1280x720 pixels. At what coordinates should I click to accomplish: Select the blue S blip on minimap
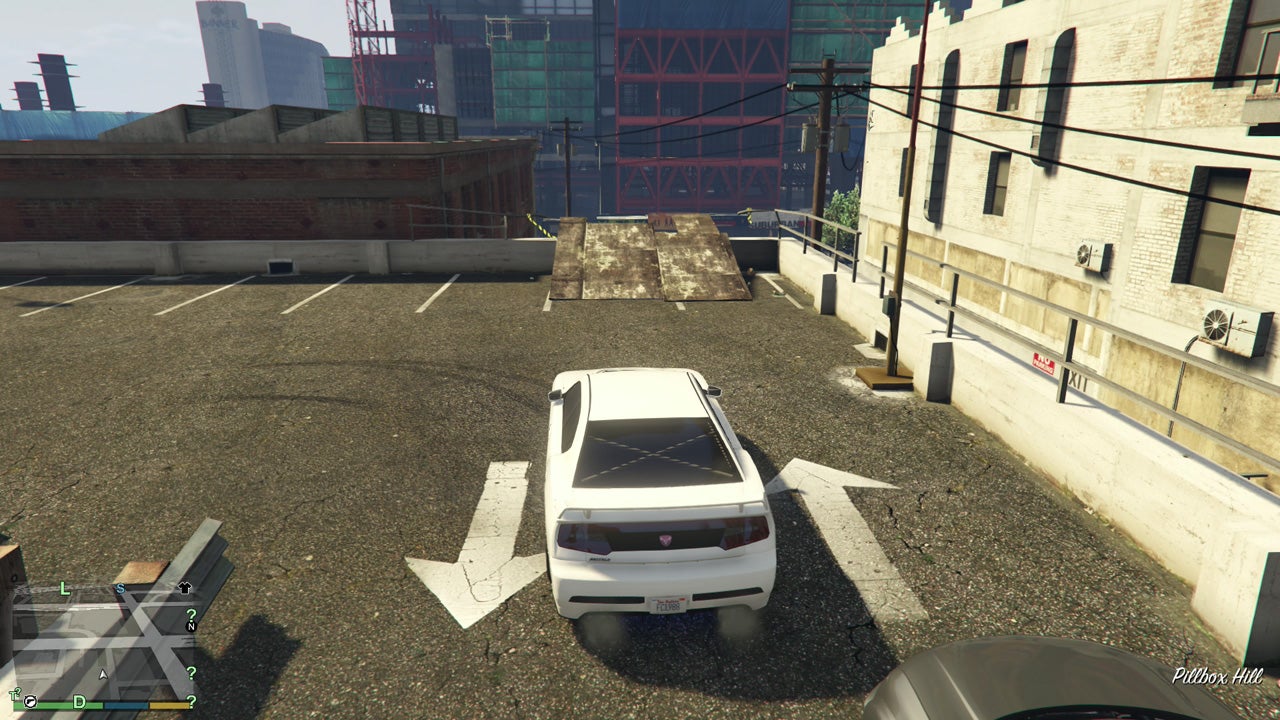pyautogui.click(x=120, y=588)
